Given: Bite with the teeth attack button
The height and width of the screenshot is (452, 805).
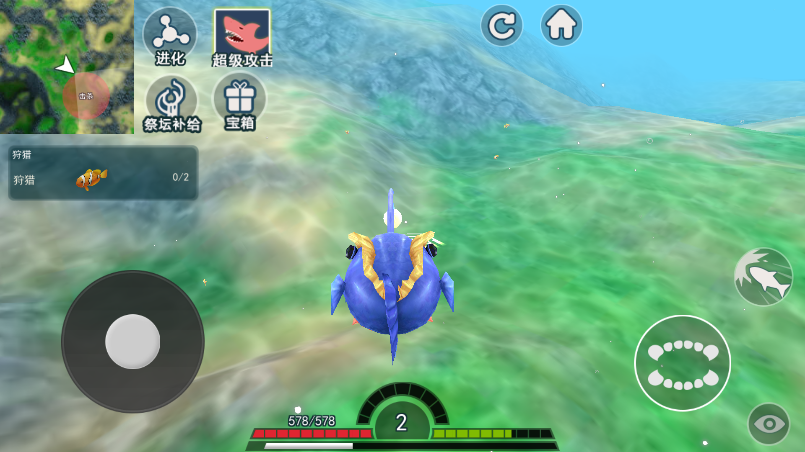Looking at the screenshot, I should click(683, 363).
